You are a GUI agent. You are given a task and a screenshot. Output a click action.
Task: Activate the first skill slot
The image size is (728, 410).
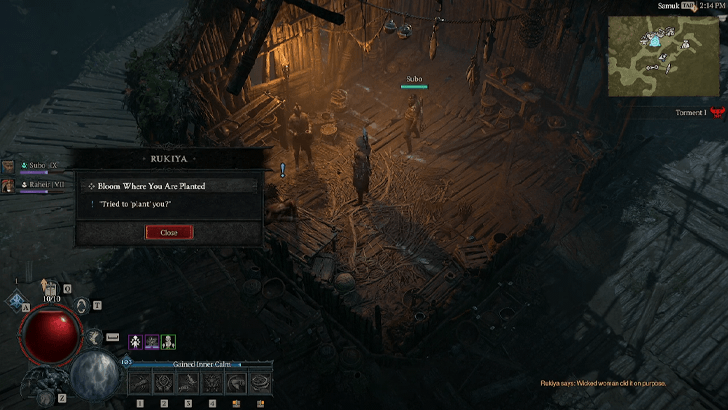(139, 383)
